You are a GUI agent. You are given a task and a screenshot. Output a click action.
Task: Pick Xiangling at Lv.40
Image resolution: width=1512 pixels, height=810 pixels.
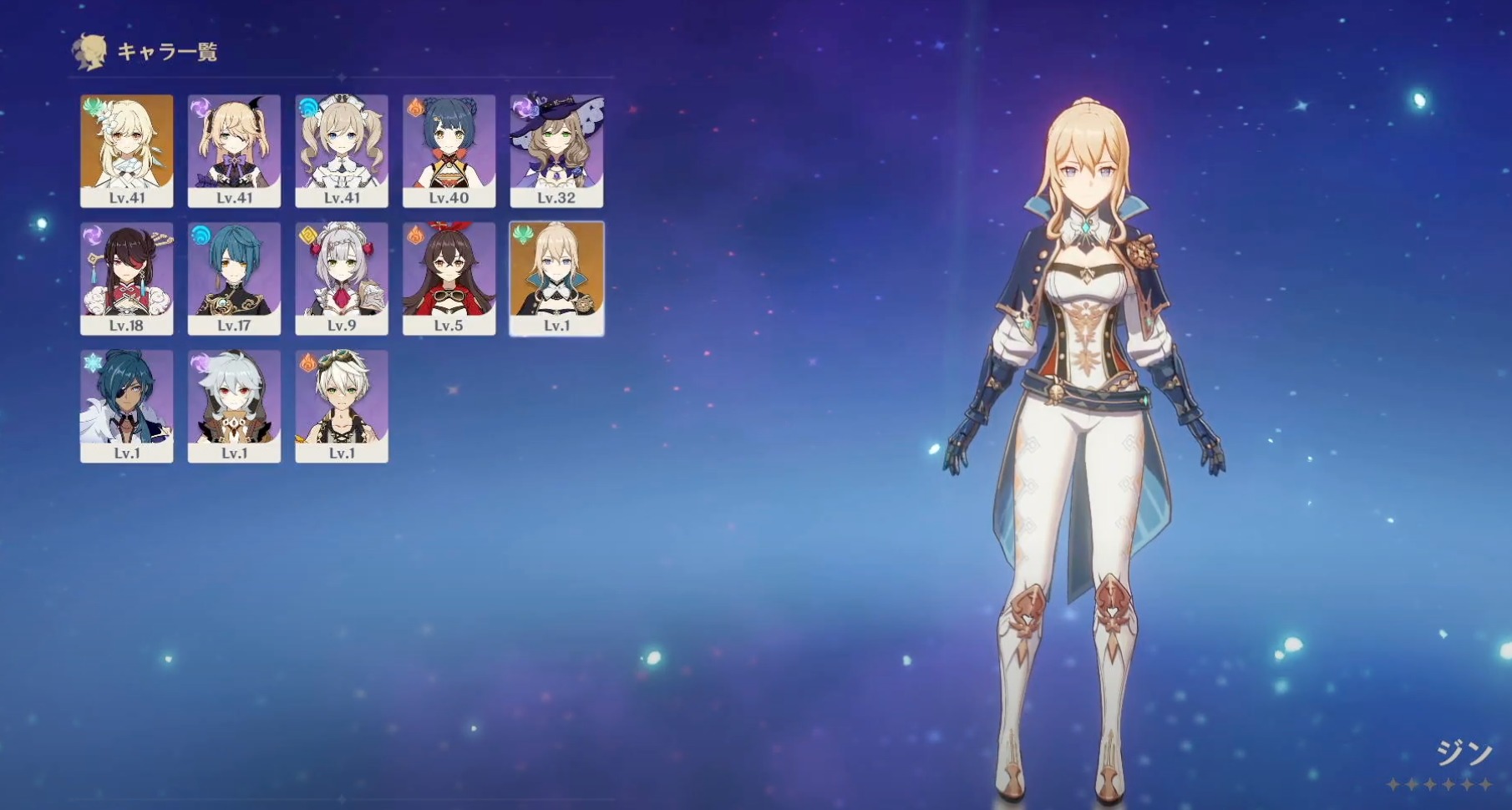[x=449, y=150]
